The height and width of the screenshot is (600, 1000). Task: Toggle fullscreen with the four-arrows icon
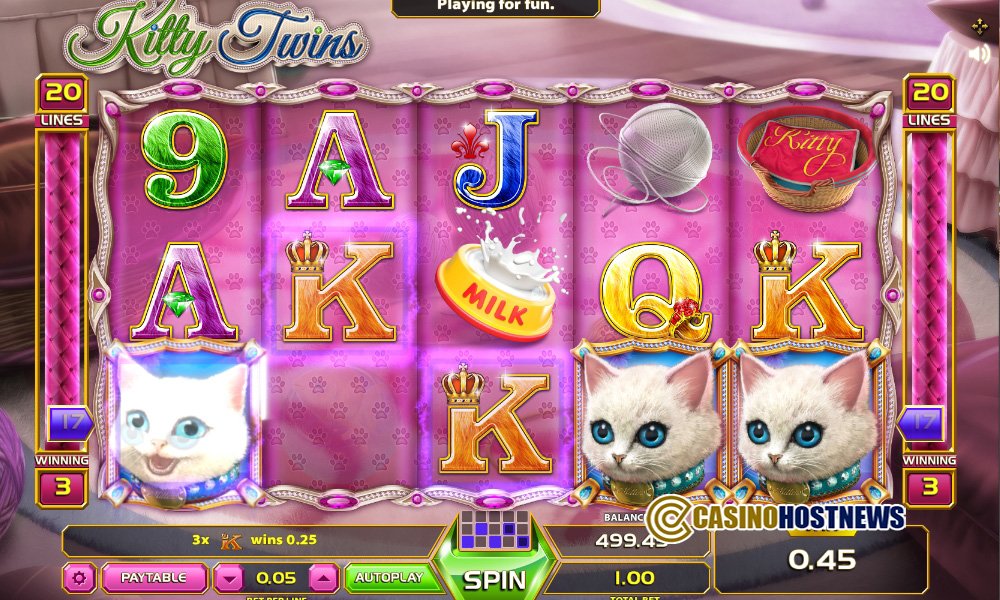pyautogui.click(x=979, y=26)
